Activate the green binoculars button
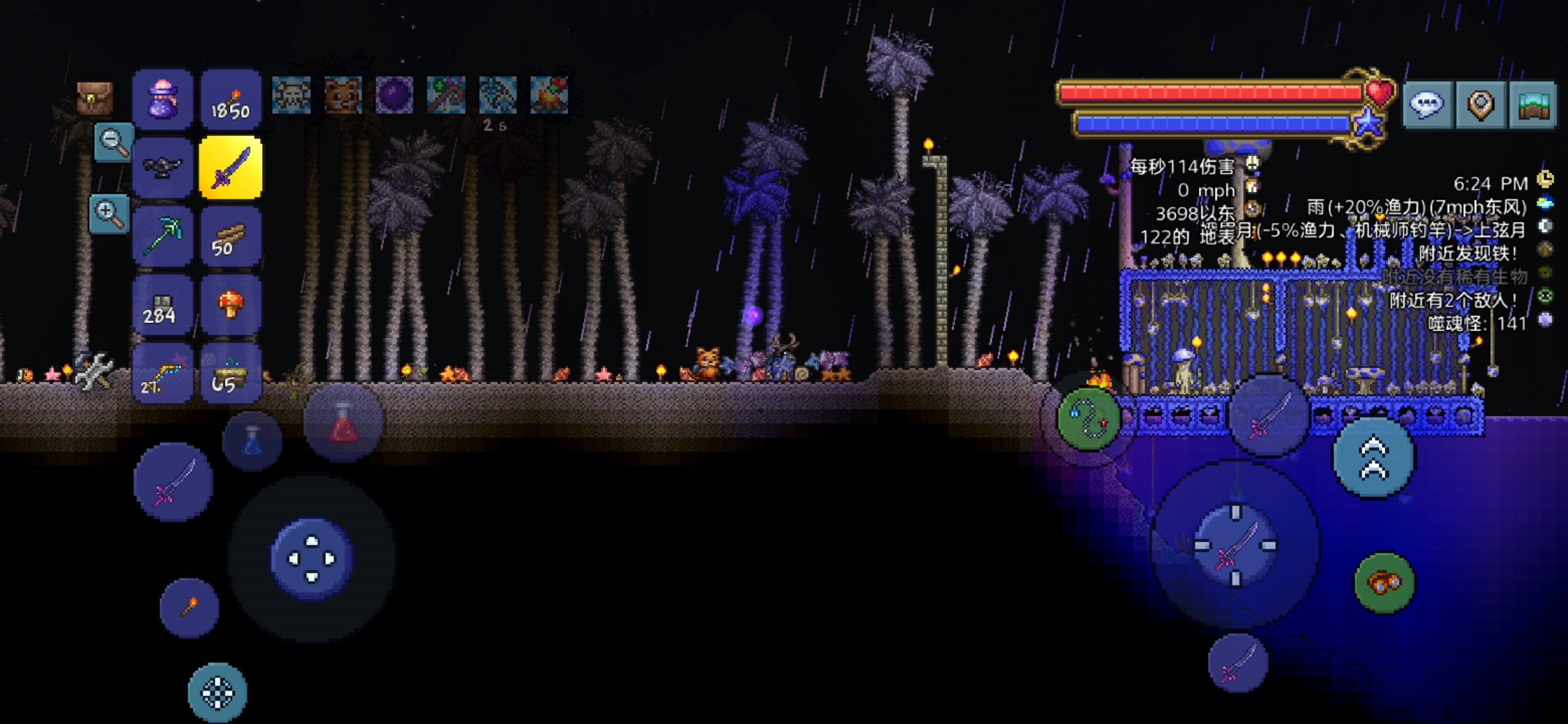This screenshot has height=724, width=1568. tap(1384, 583)
